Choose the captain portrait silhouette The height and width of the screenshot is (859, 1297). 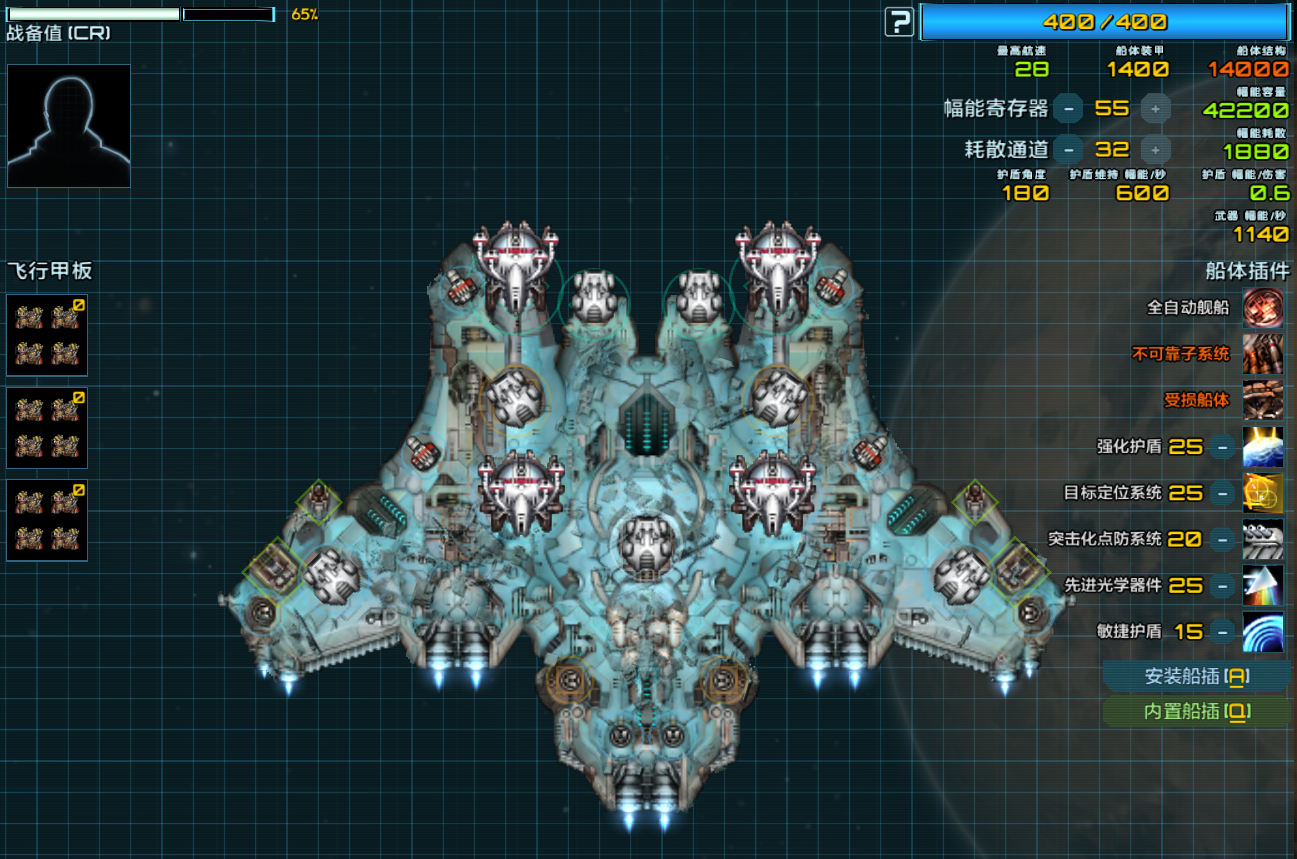click(69, 126)
